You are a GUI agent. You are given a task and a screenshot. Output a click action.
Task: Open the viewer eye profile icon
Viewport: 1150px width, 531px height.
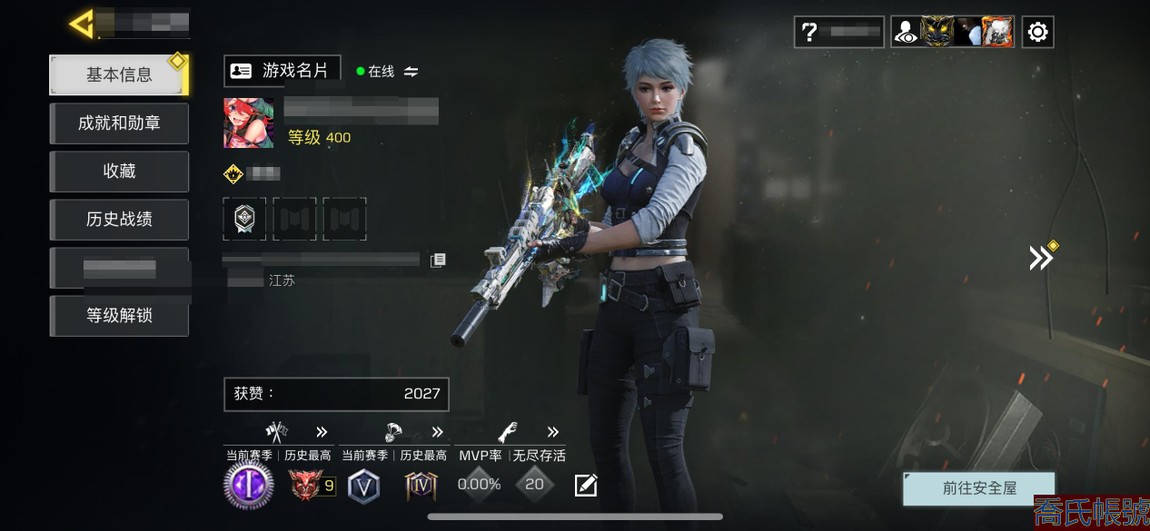[906, 32]
